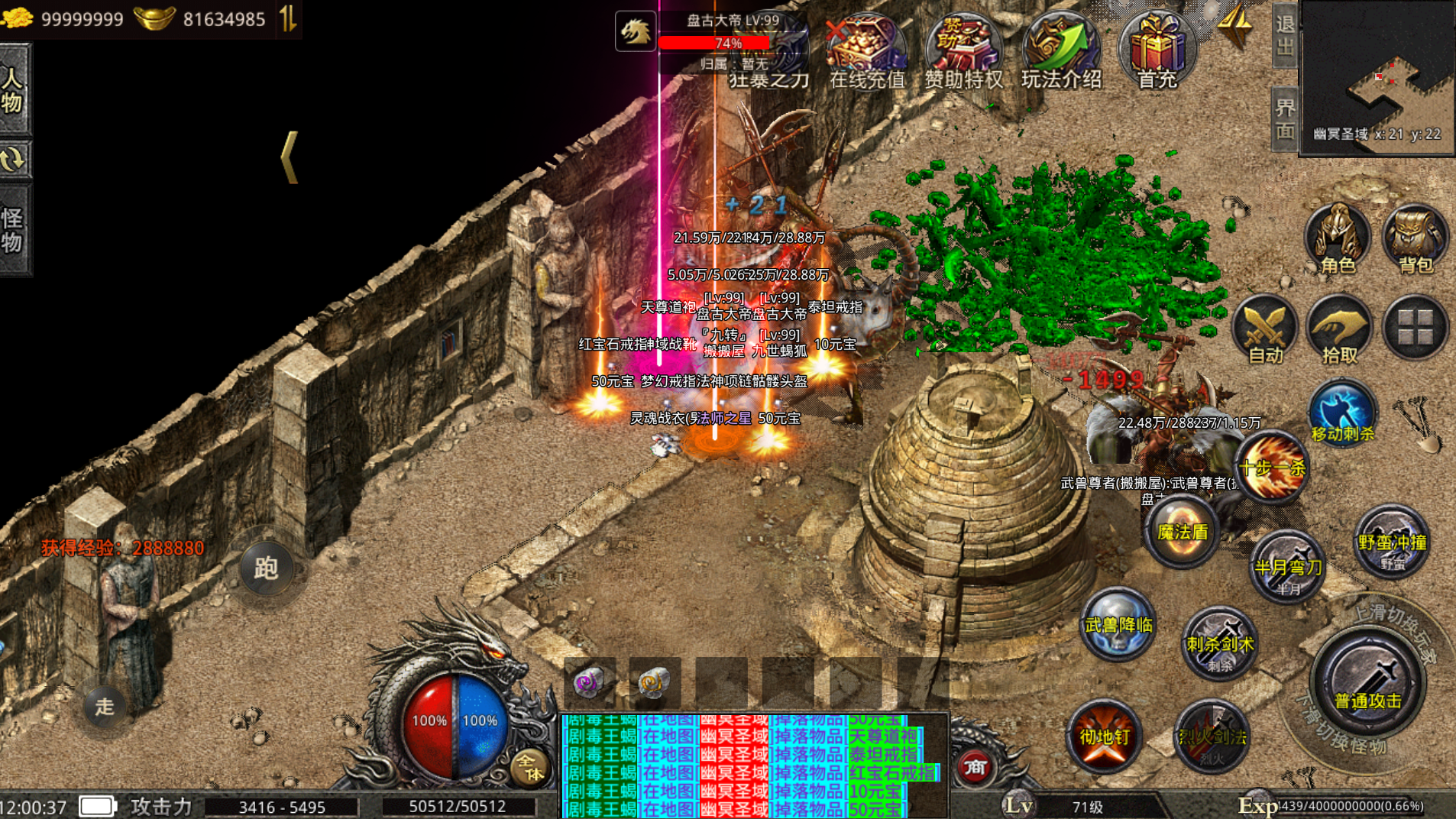Click the 退出 exit button
This screenshot has width=1456, height=819.
tap(1285, 35)
